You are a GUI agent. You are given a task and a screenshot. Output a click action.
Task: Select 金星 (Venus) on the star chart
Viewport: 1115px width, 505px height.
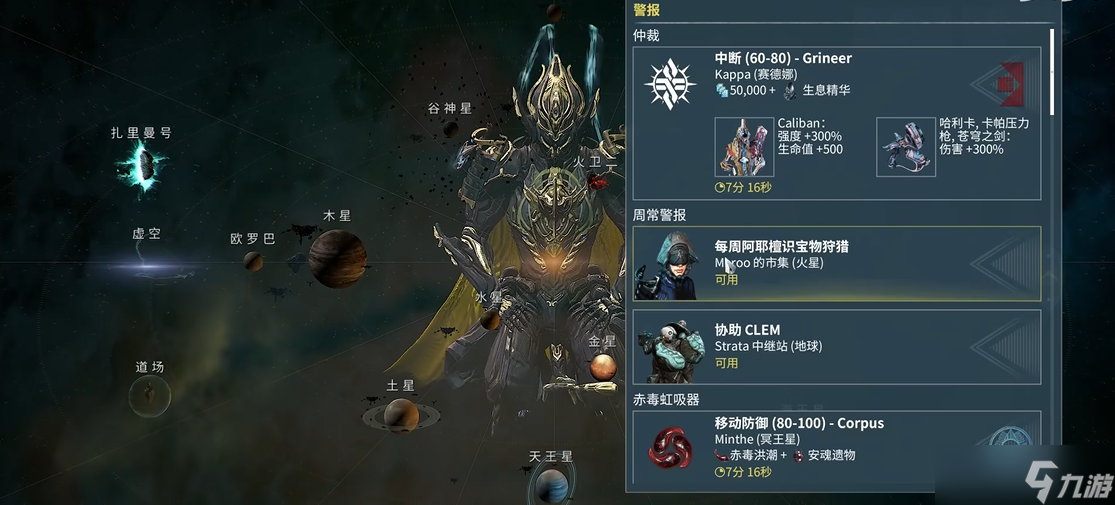[x=603, y=367]
